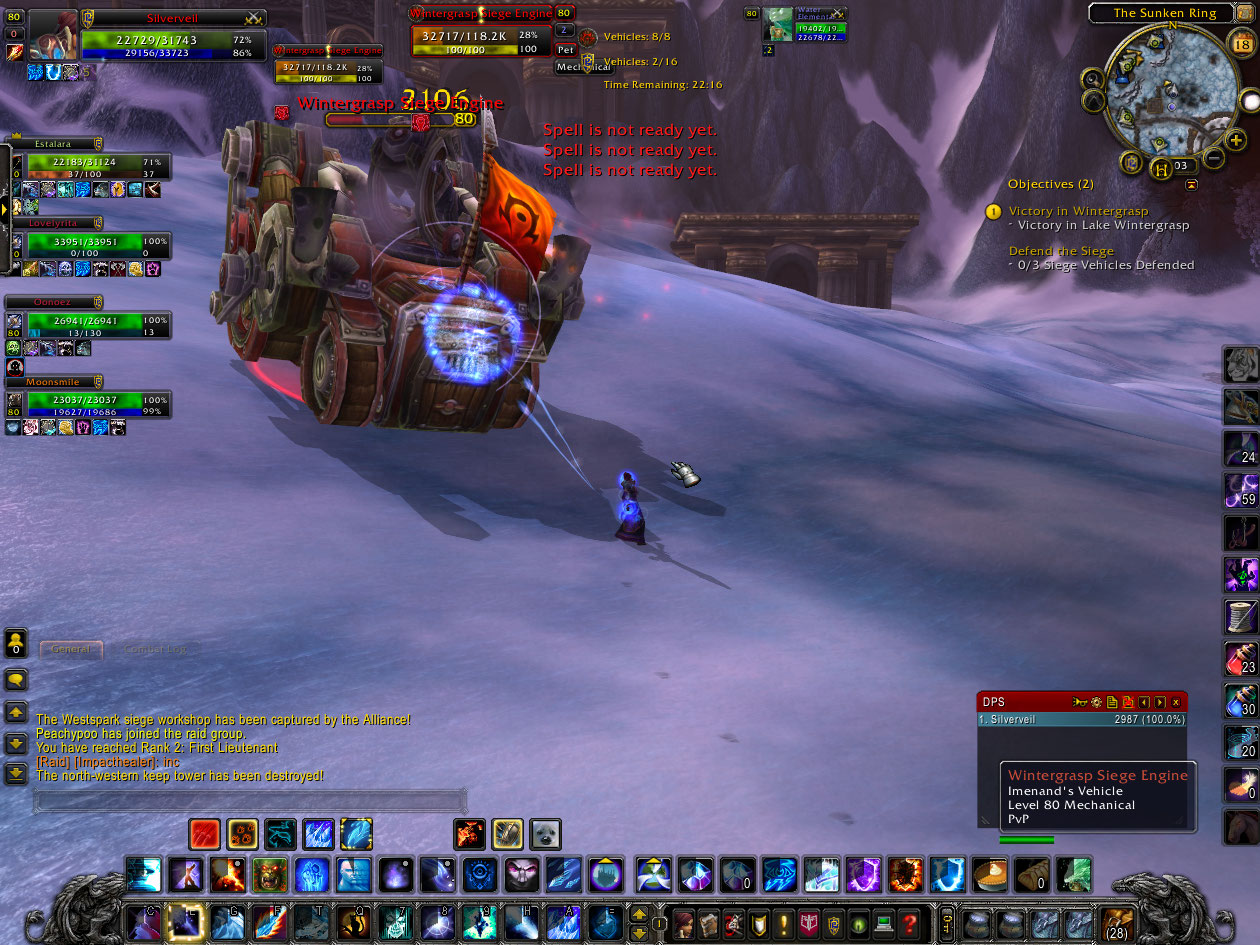Click the Silverveil player portrait
This screenshot has width=1260, height=945.
pyautogui.click(x=53, y=37)
